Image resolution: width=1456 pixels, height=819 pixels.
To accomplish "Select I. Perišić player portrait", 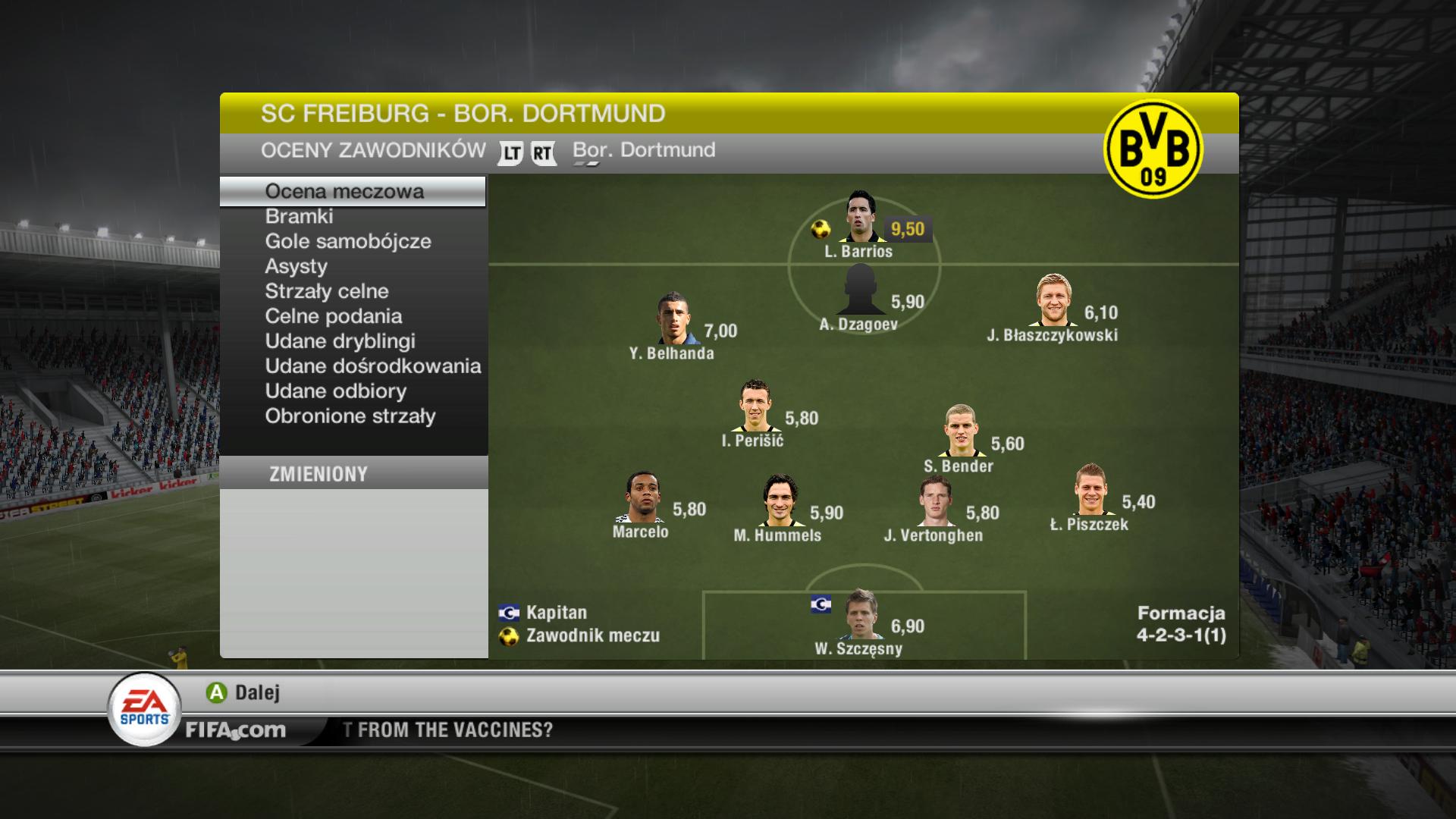I will [755, 406].
